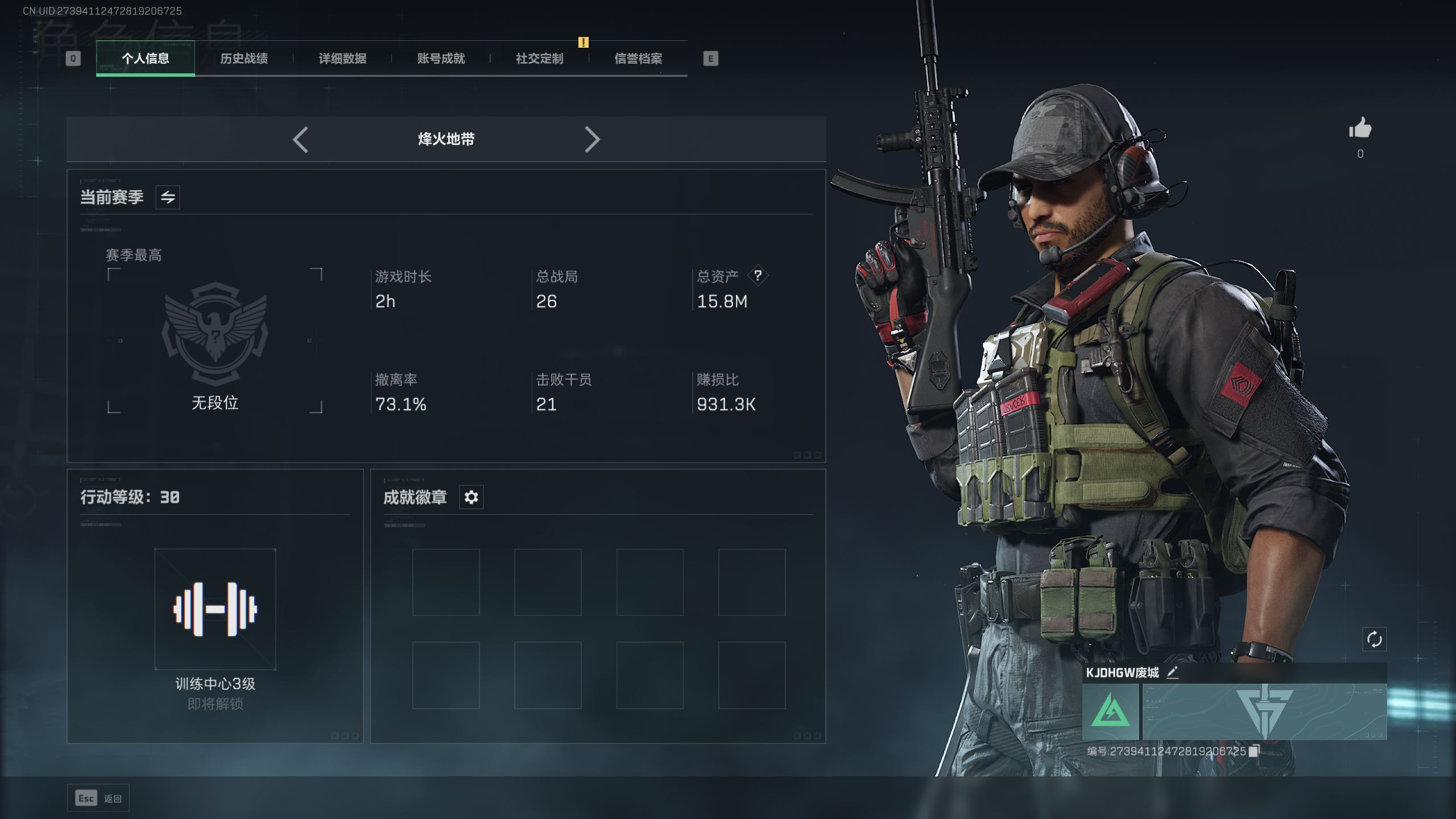Click the player banner with sword emblem

[1264, 712]
